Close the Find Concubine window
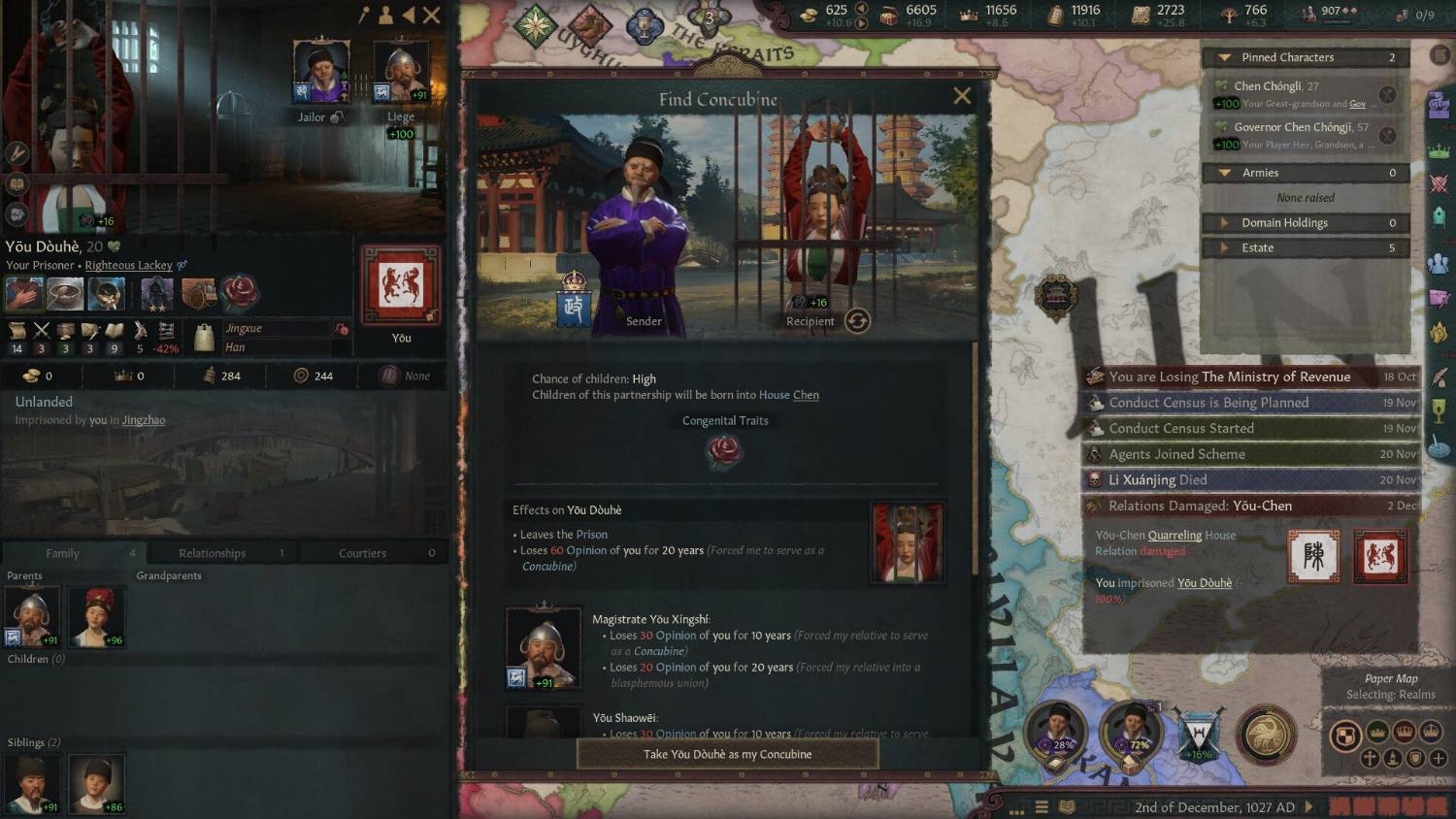Screen dimensions: 1456x819 (x=962, y=96)
